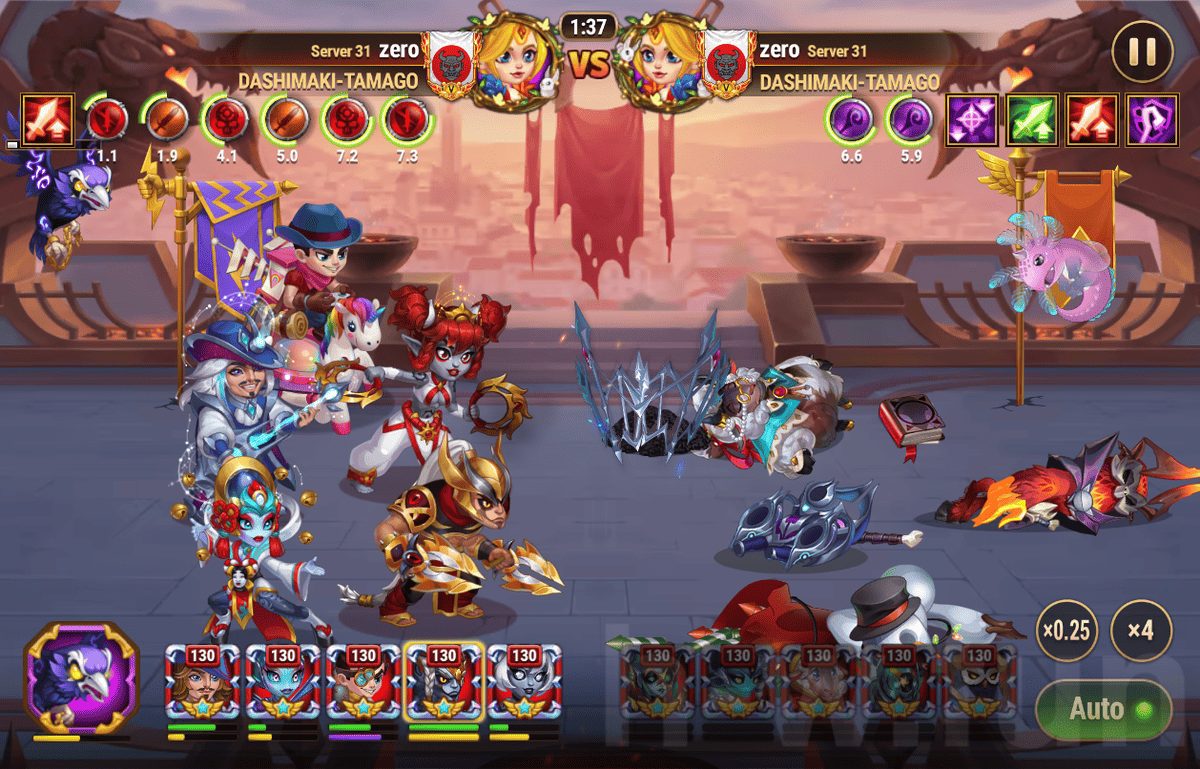Click the red skull status with 4.1 timer
This screenshot has height=769, width=1200.
(225, 120)
